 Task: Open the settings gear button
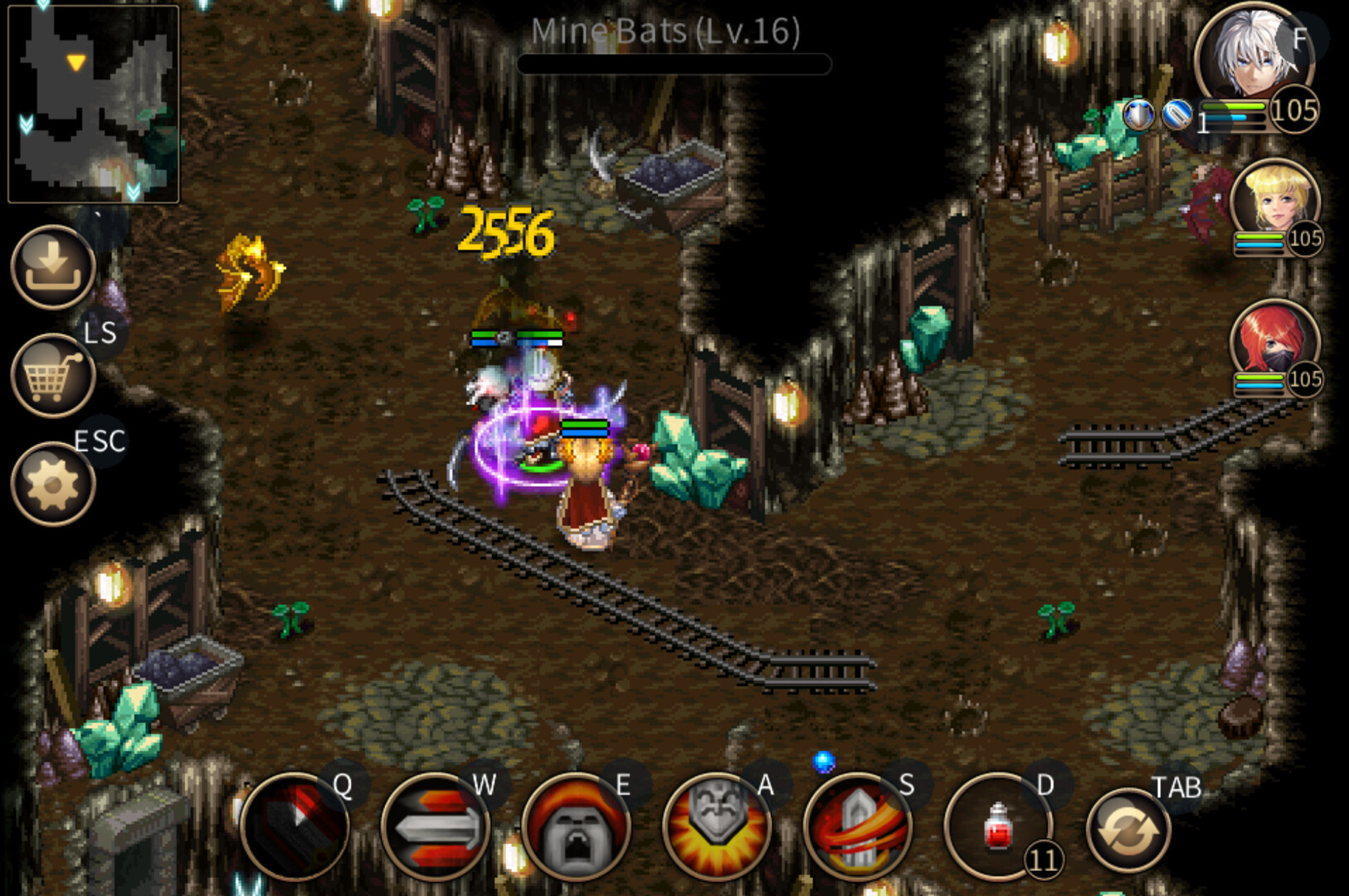tap(51, 481)
